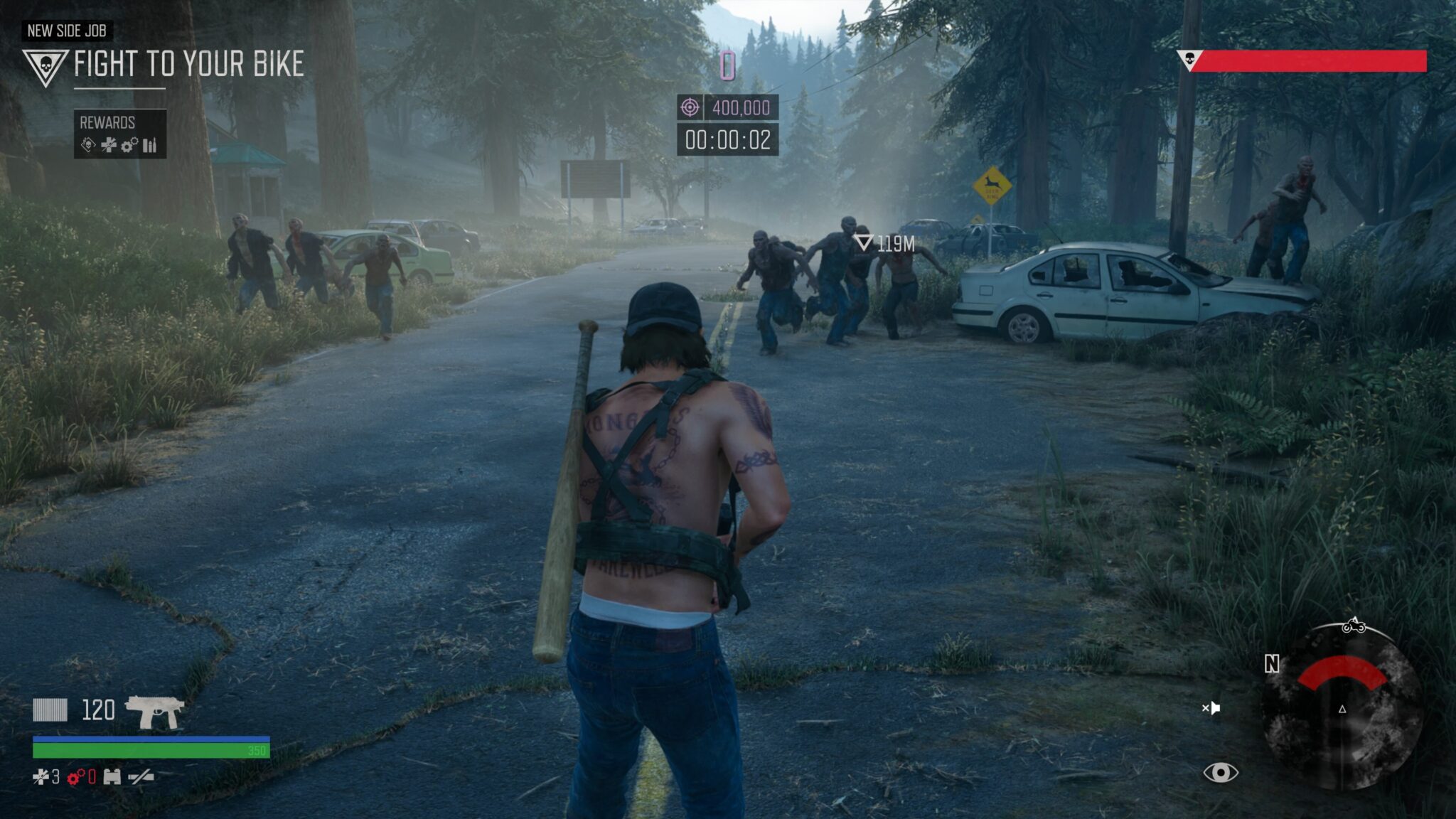Click the eye visibility indicator
The width and height of the screenshot is (1456, 819).
click(1220, 772)
